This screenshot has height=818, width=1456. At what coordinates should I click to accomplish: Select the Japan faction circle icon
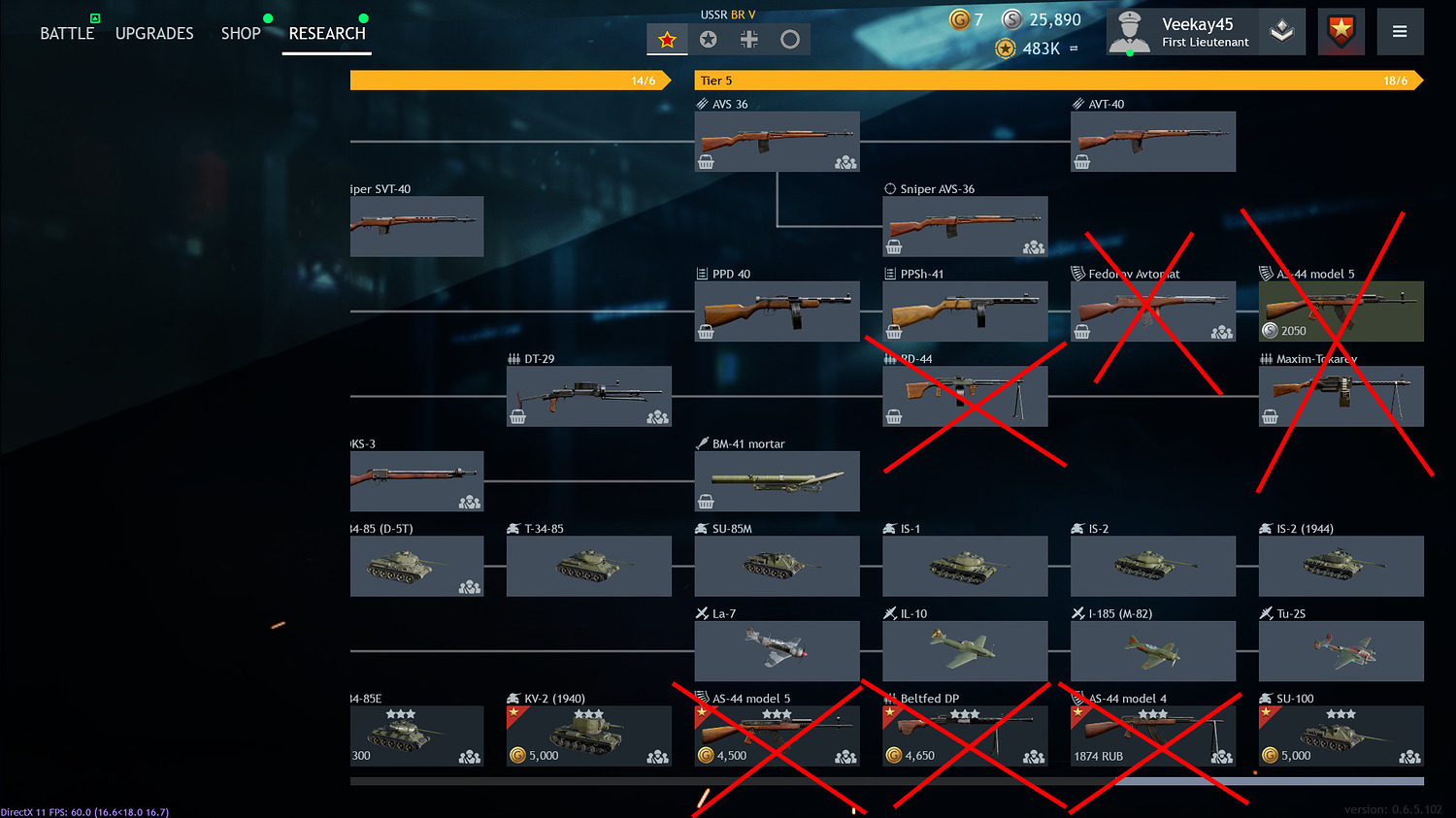(x=790, y=39)
